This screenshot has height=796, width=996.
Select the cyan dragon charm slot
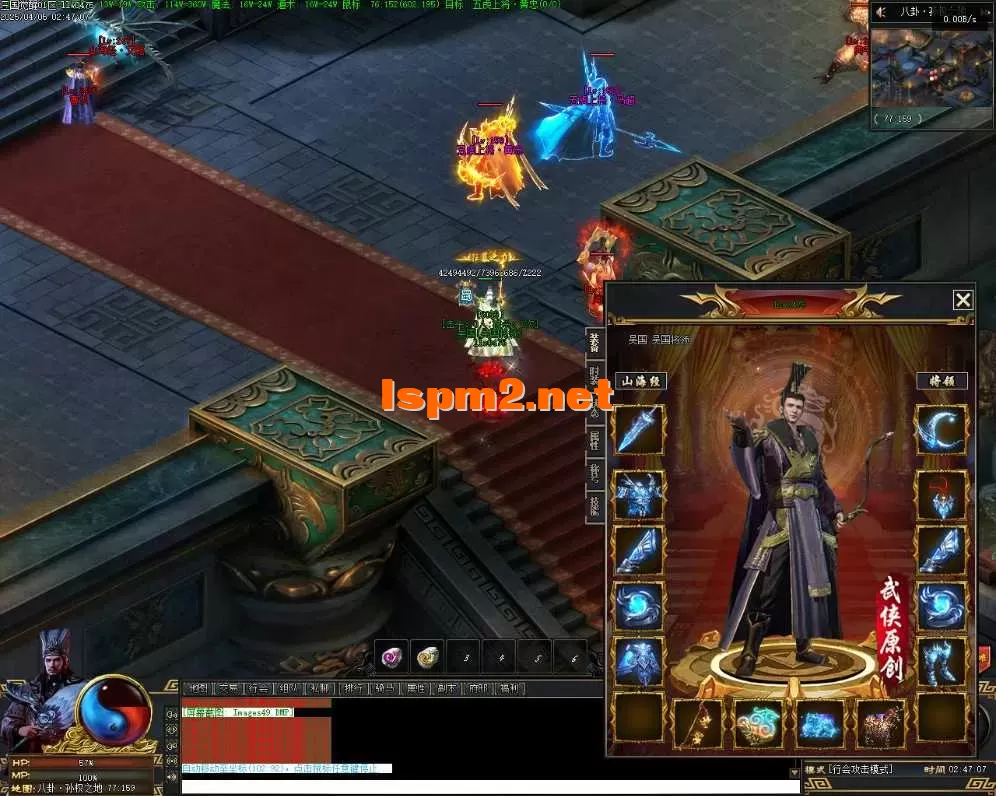coord(759,723)
